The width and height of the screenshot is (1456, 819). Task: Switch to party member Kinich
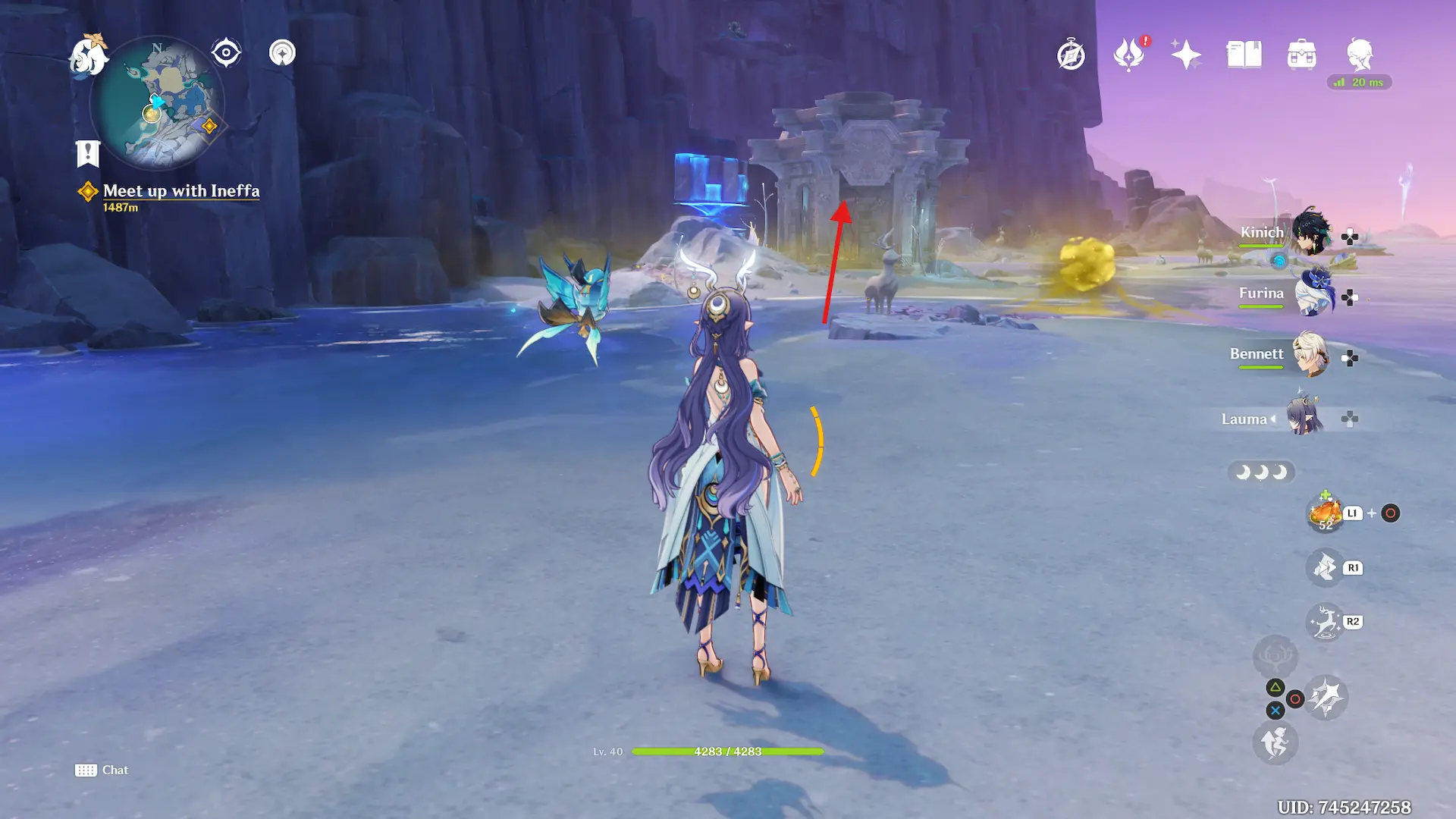coord(1310,232)
